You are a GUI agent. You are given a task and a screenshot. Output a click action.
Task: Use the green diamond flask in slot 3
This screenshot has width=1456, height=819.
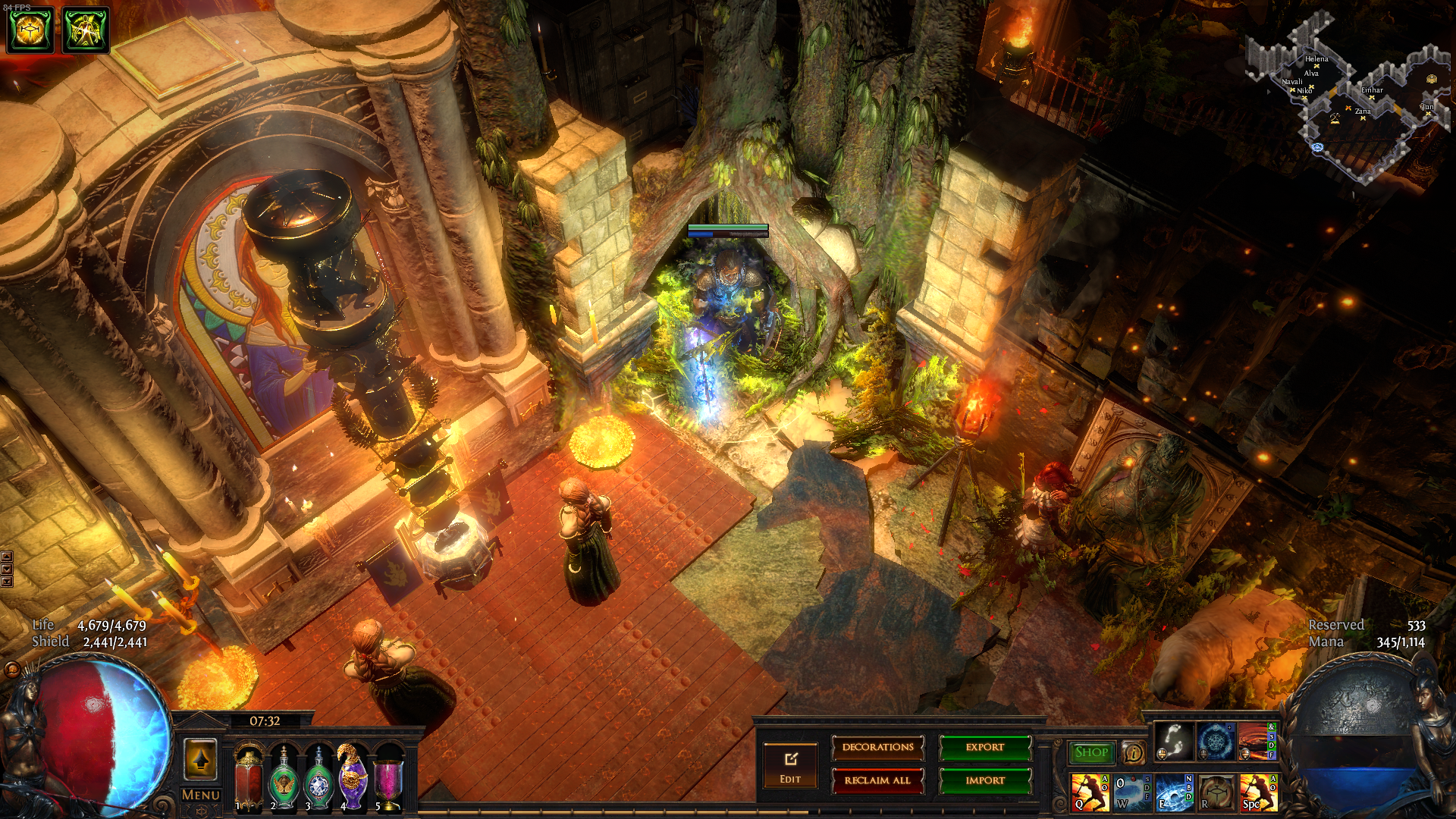318,779
